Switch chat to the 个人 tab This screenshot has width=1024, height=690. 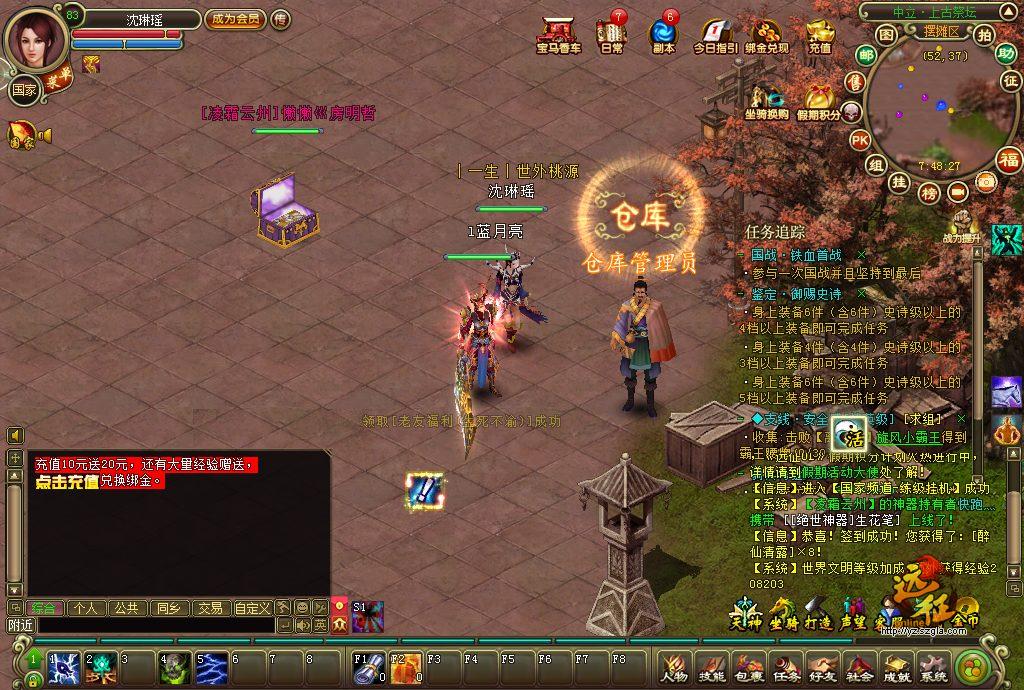(86, 607)
